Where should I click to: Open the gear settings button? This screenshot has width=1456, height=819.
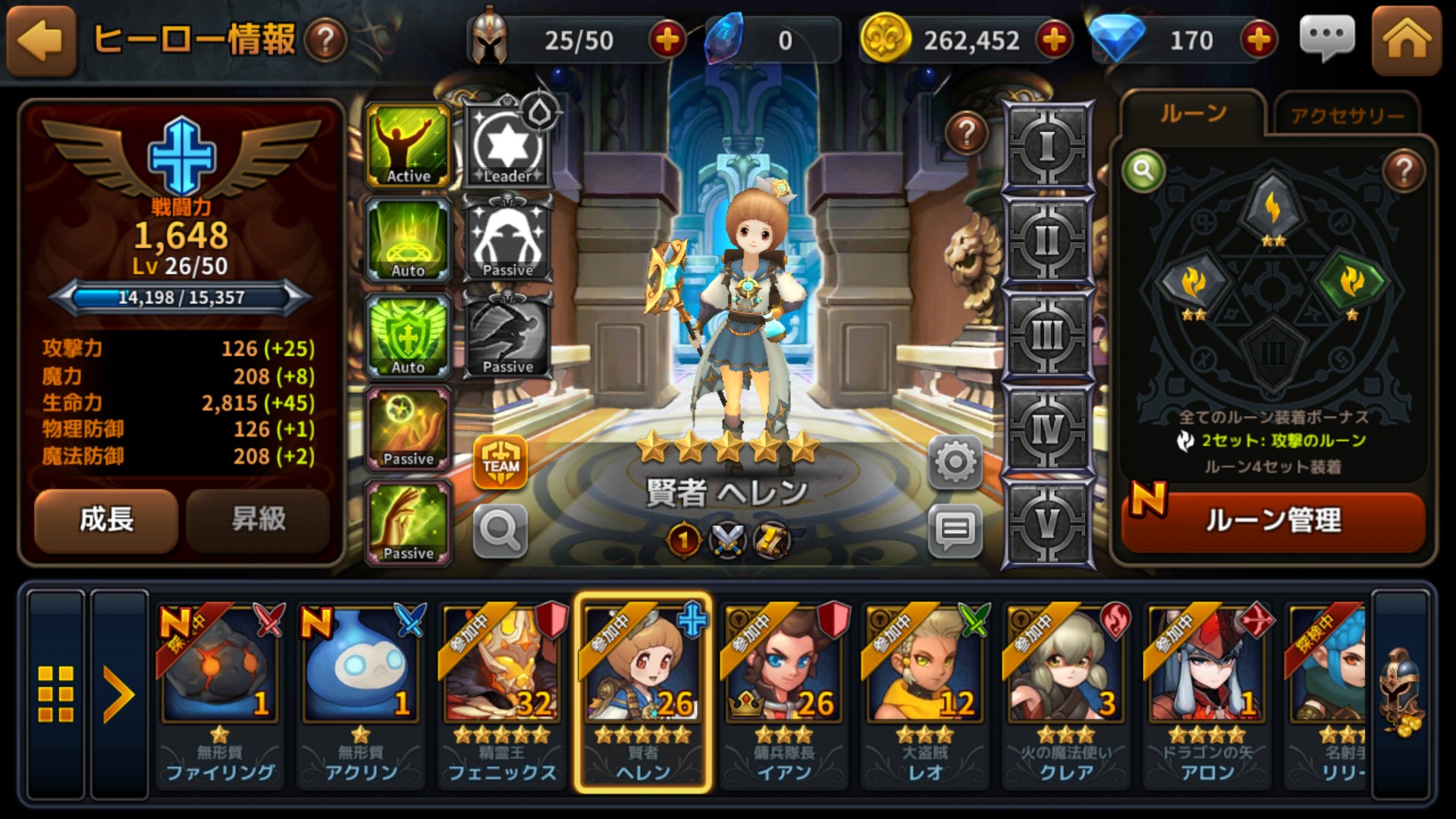tap(955, 462)
